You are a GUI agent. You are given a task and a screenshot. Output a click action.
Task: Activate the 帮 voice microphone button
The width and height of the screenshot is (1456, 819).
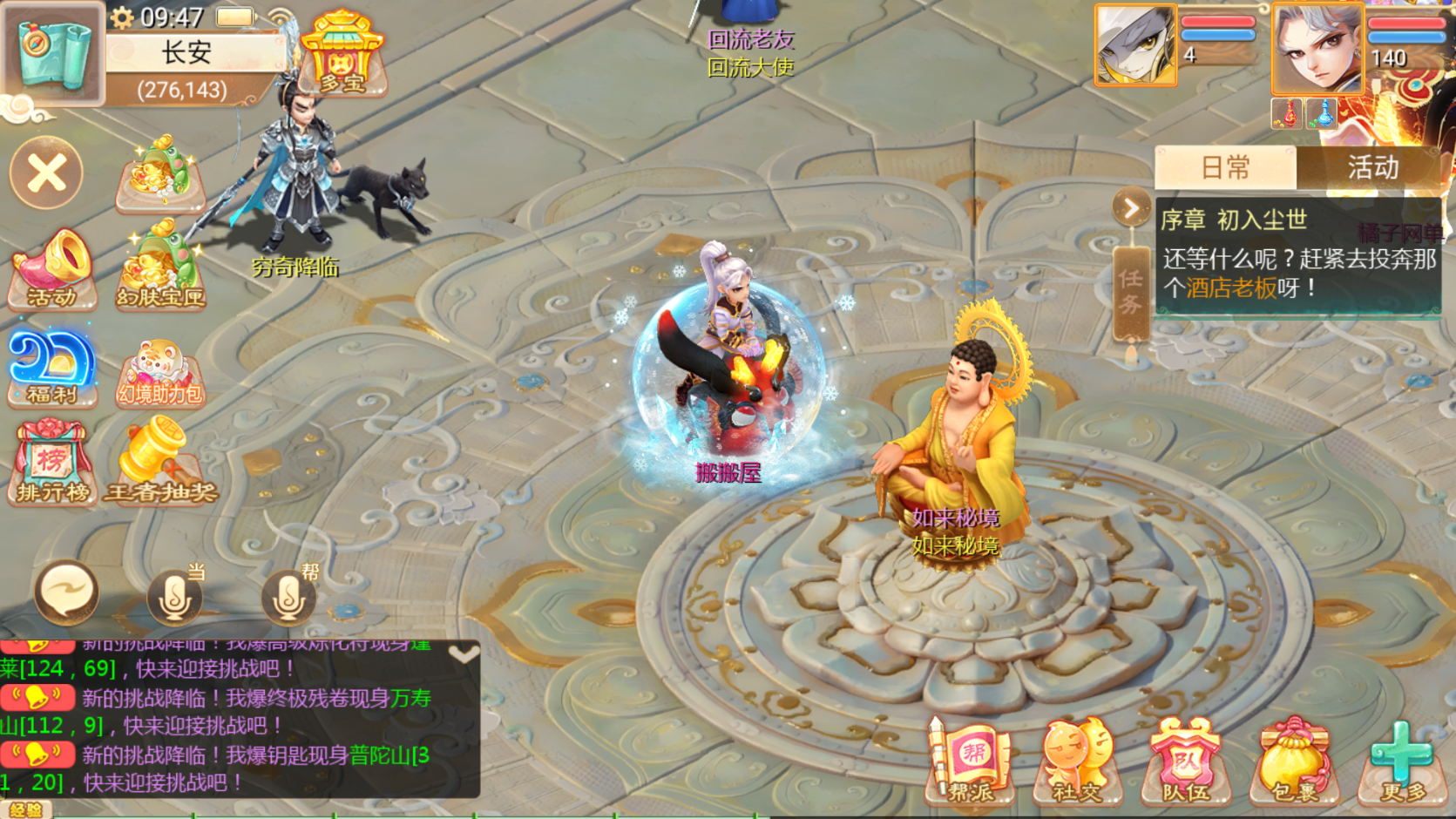[x=288, y=597]
